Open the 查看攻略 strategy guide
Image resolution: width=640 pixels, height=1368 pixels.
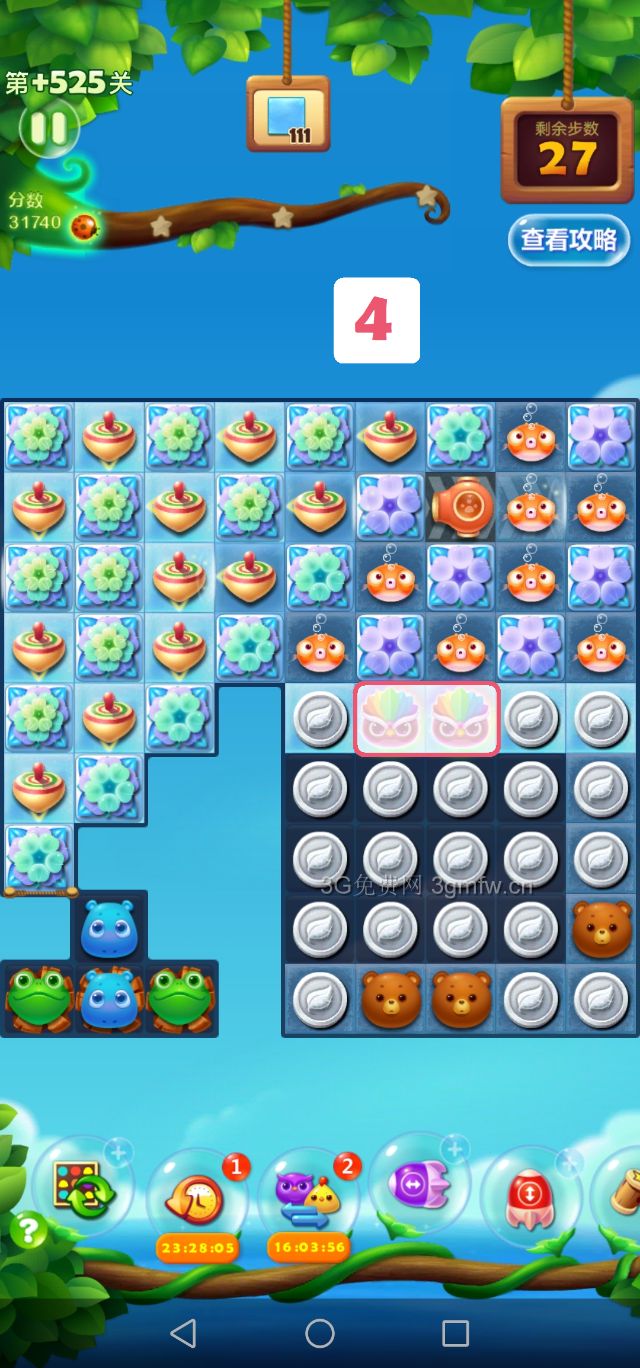[x=568, y=240]
